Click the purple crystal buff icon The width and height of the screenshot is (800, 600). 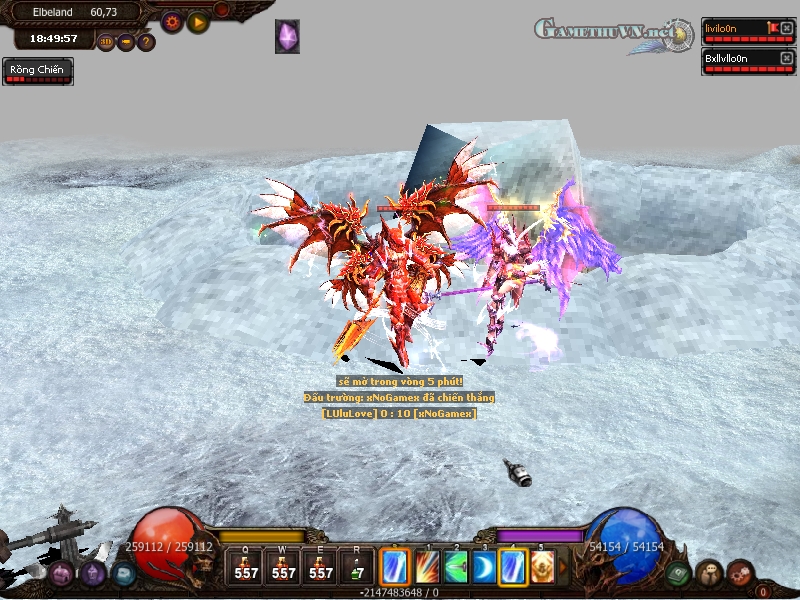click(x=287, y=36)
